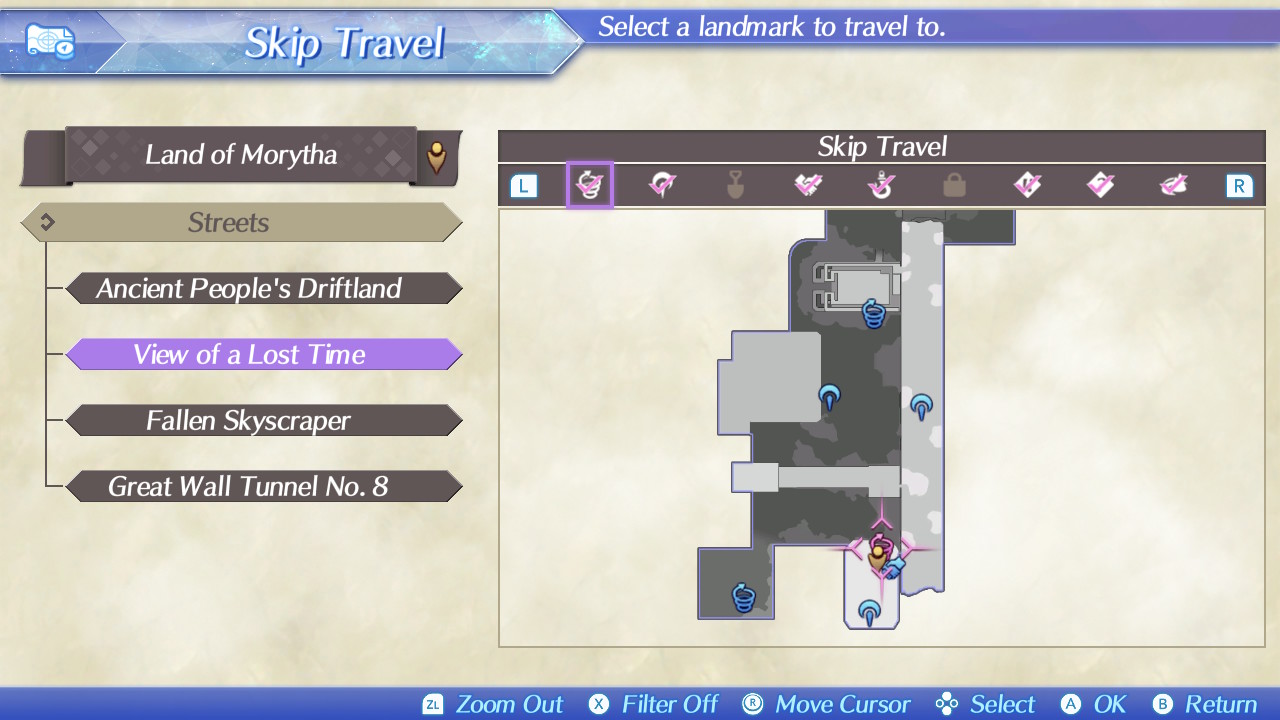Click the Skip Travel map icon in header
The width and height of the screenshot is (1280, 720).
coord(49,40)
